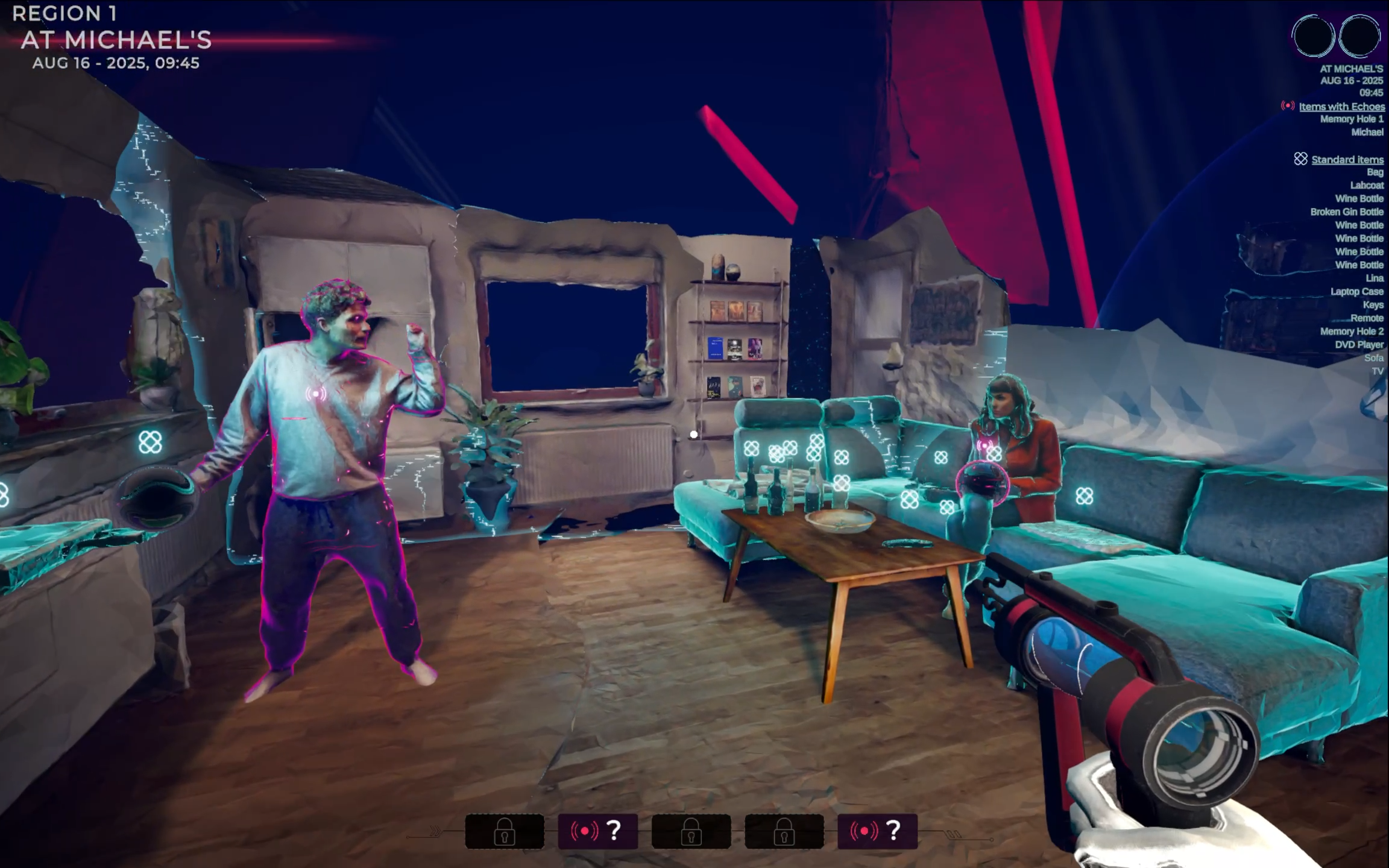The width and height of the screenshot is (1389, 868).
Task: Pick the DVD Player entry
Action: [1359, 345]
